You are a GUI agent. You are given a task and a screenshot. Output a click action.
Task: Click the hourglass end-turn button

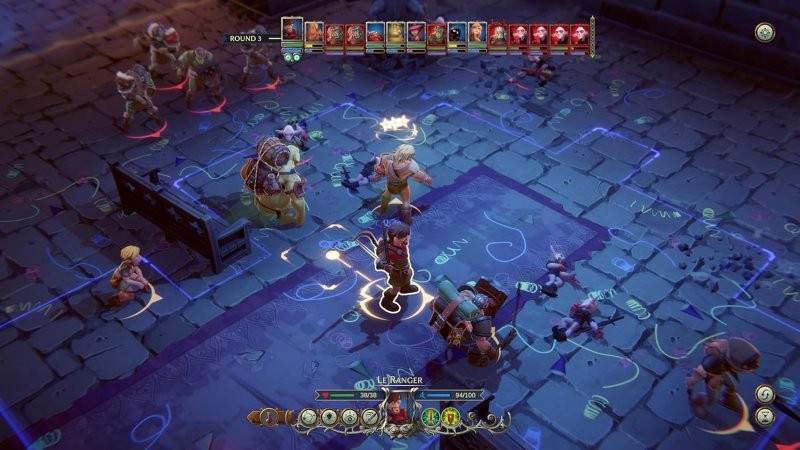tap(765, 416)
